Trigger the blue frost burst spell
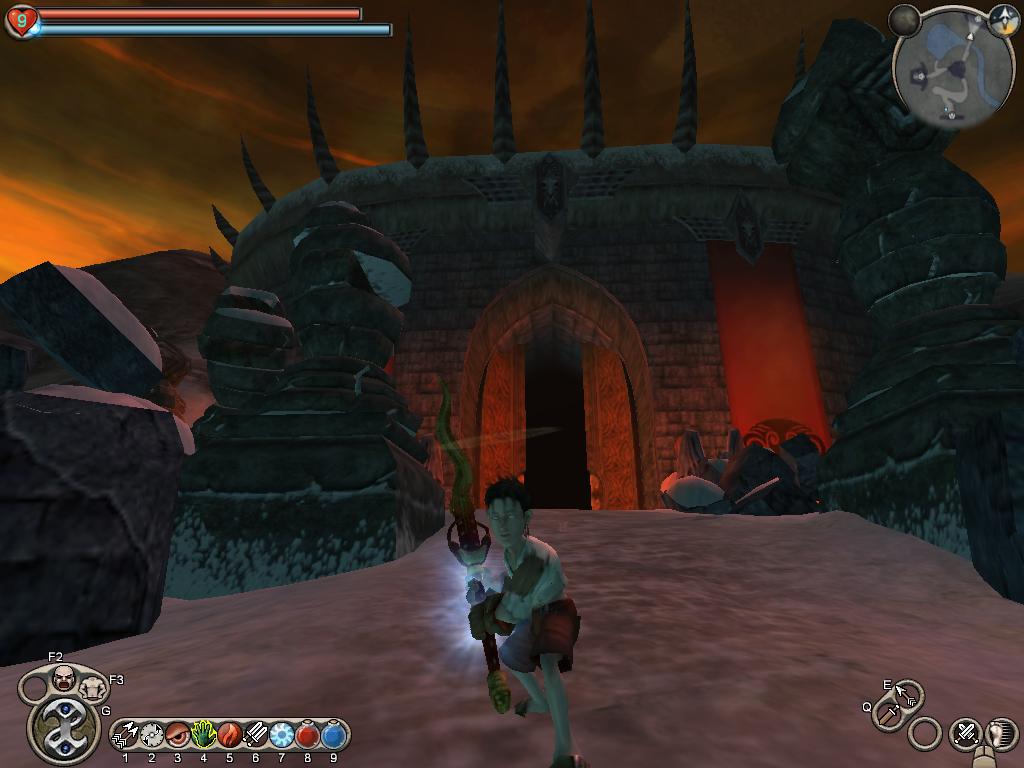This screenshot has height=768, width=1024. point(281,736)
